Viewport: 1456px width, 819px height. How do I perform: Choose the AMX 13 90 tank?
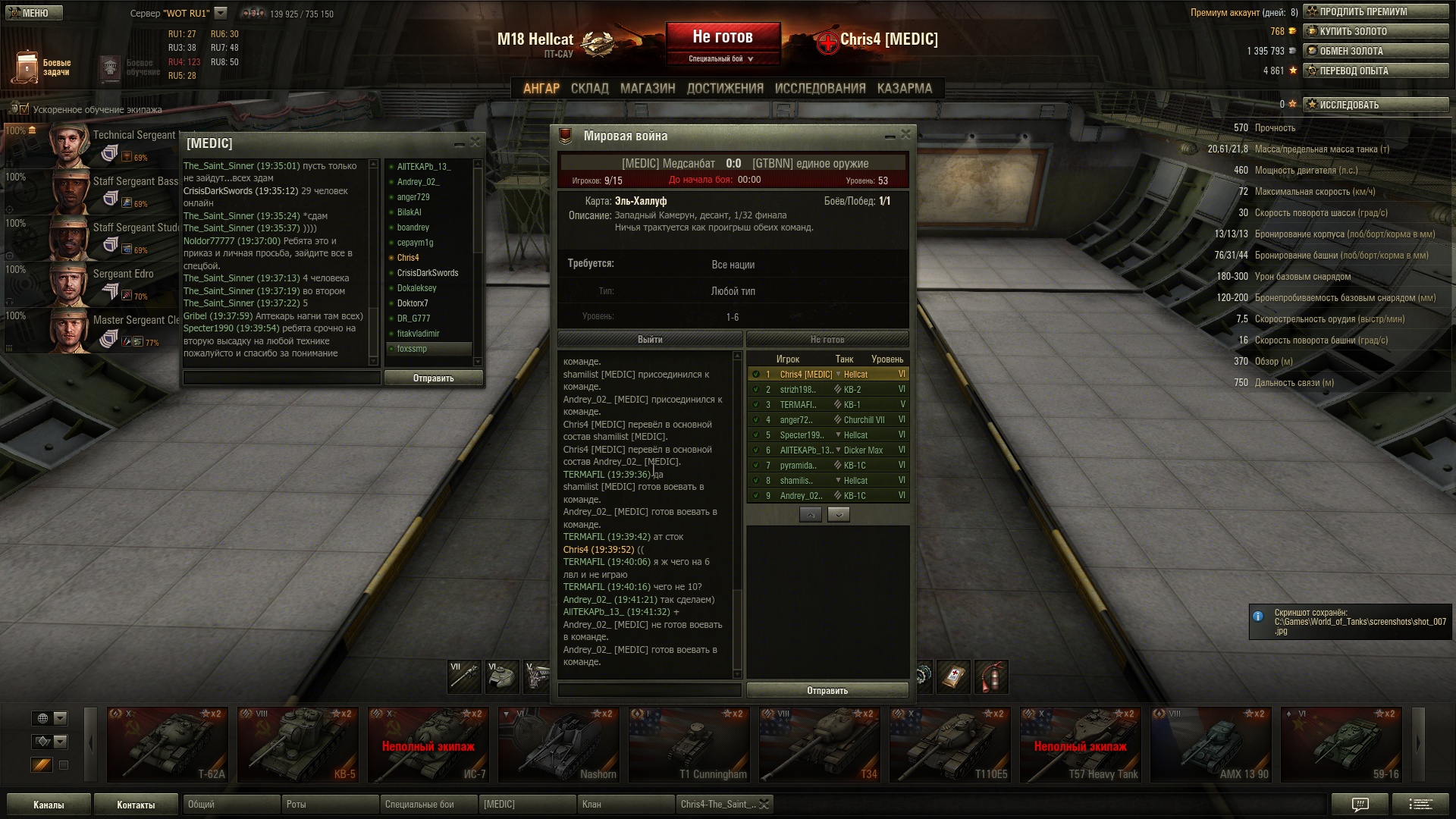point(1210,745)
